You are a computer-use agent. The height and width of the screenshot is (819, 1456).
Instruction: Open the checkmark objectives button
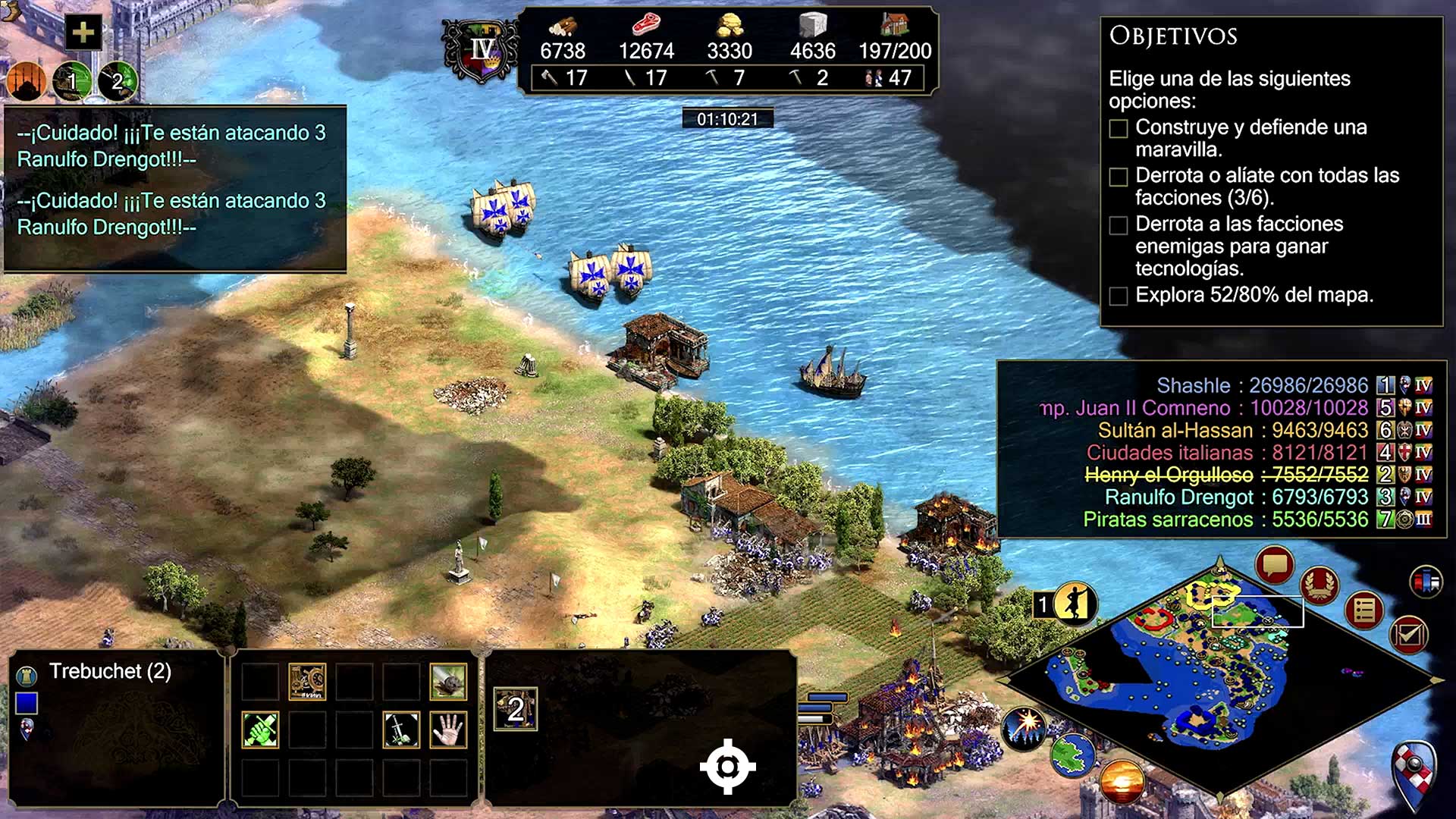click(x=1409, y=635)
